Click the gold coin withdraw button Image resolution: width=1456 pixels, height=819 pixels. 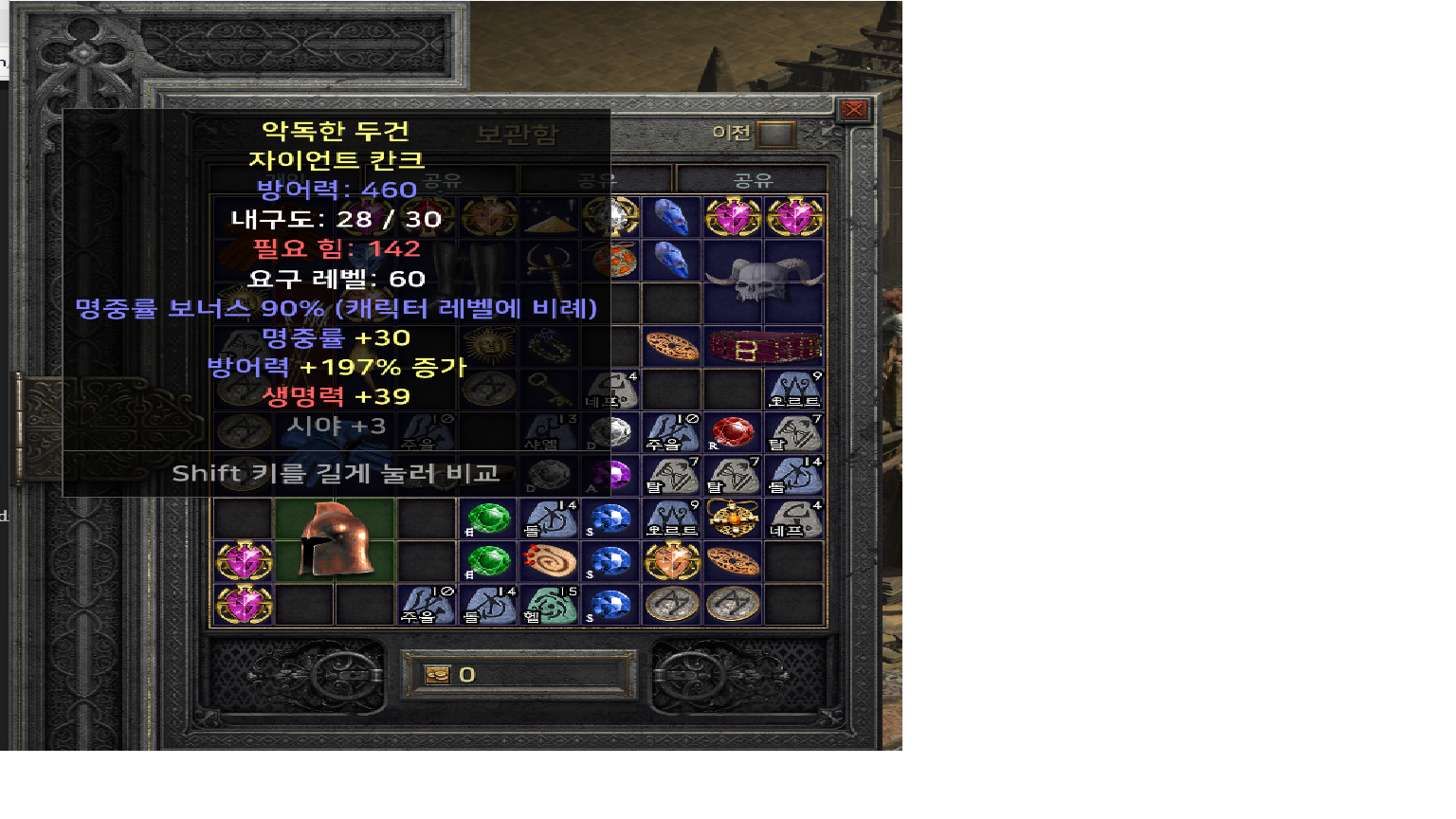coord(437,675)
